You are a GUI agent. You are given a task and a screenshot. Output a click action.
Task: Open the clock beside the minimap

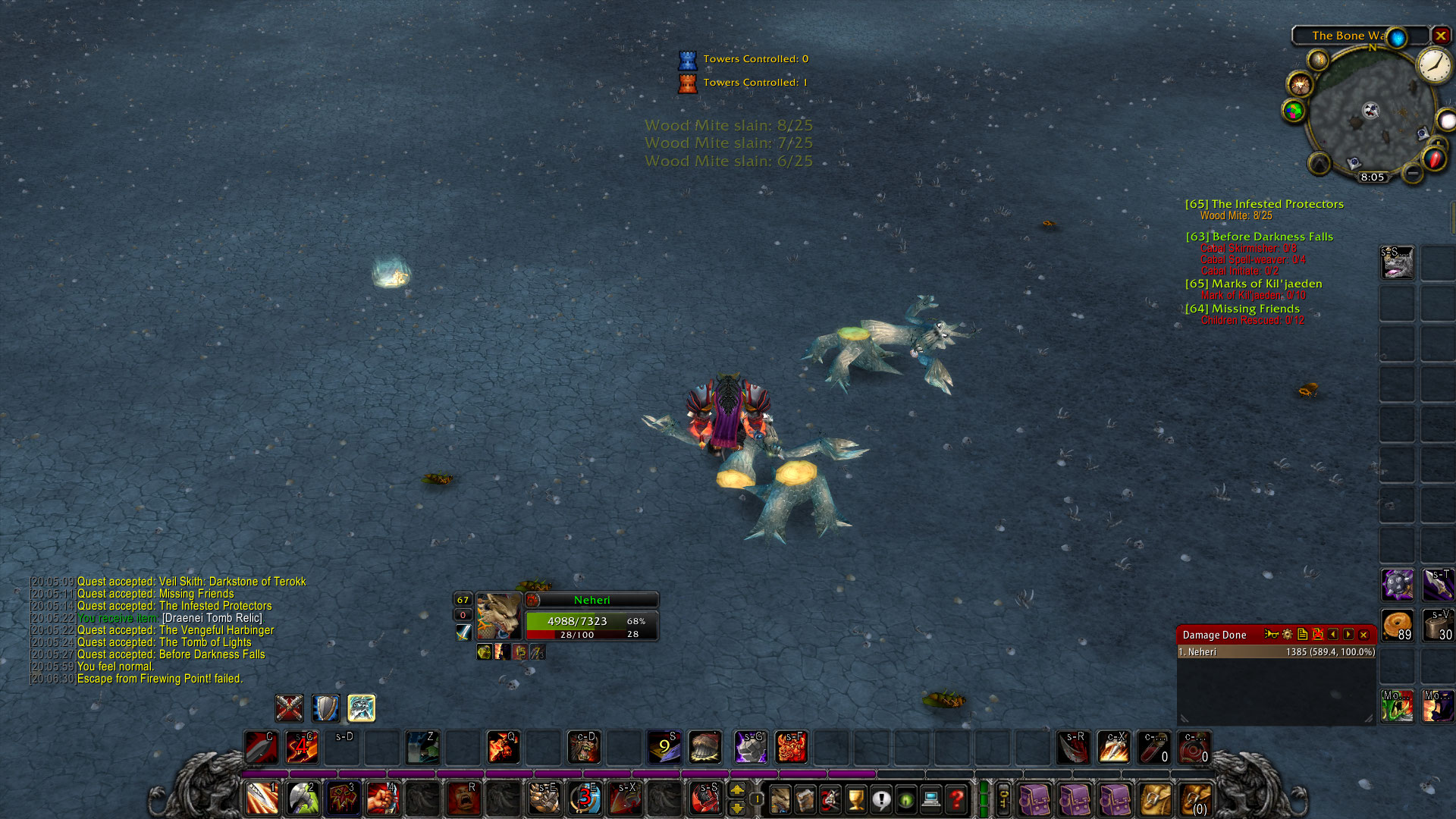click(x=1433, y=67)
